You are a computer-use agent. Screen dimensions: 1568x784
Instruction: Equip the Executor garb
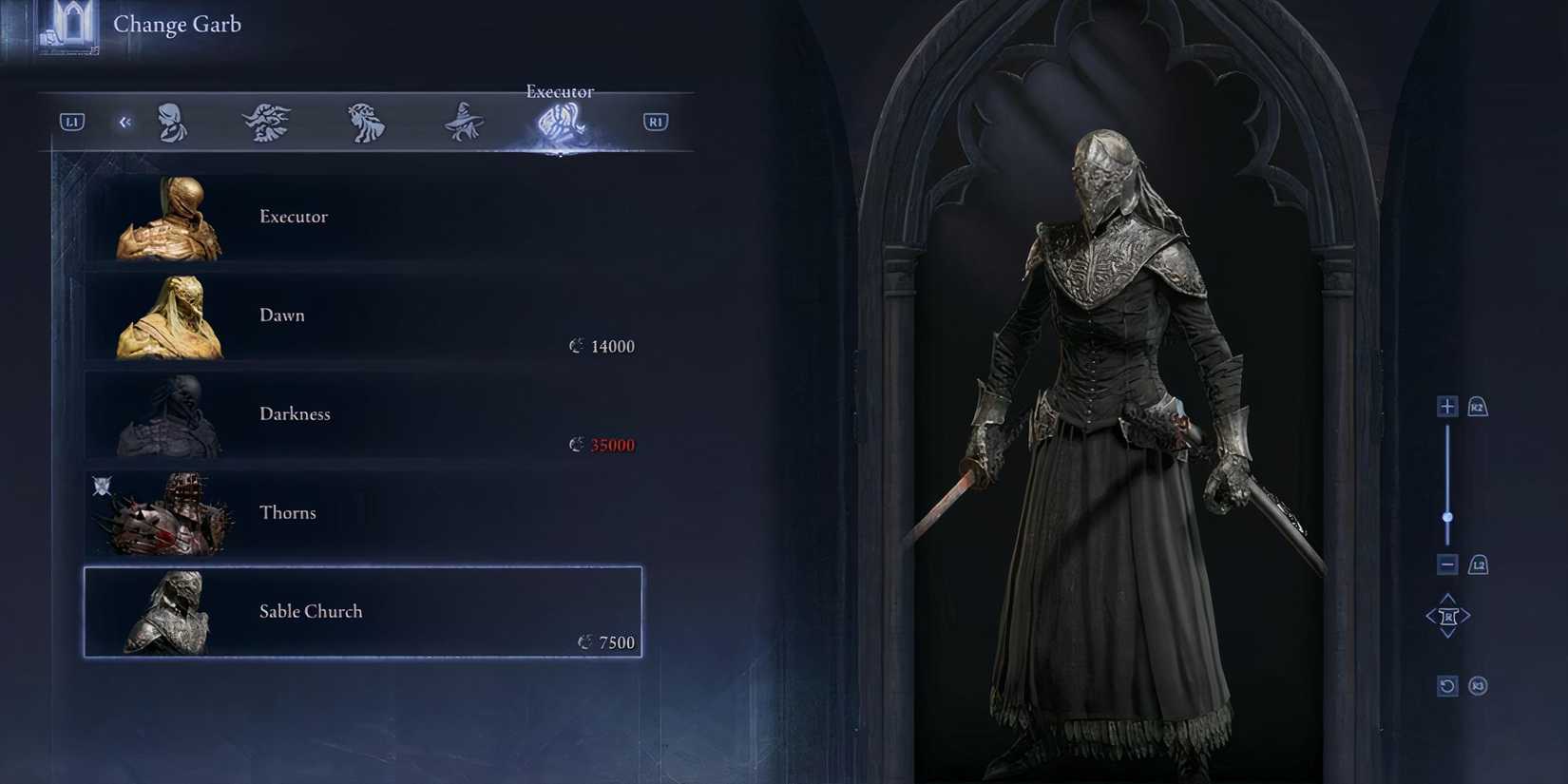pyautogui.click(x=361, y=217)
